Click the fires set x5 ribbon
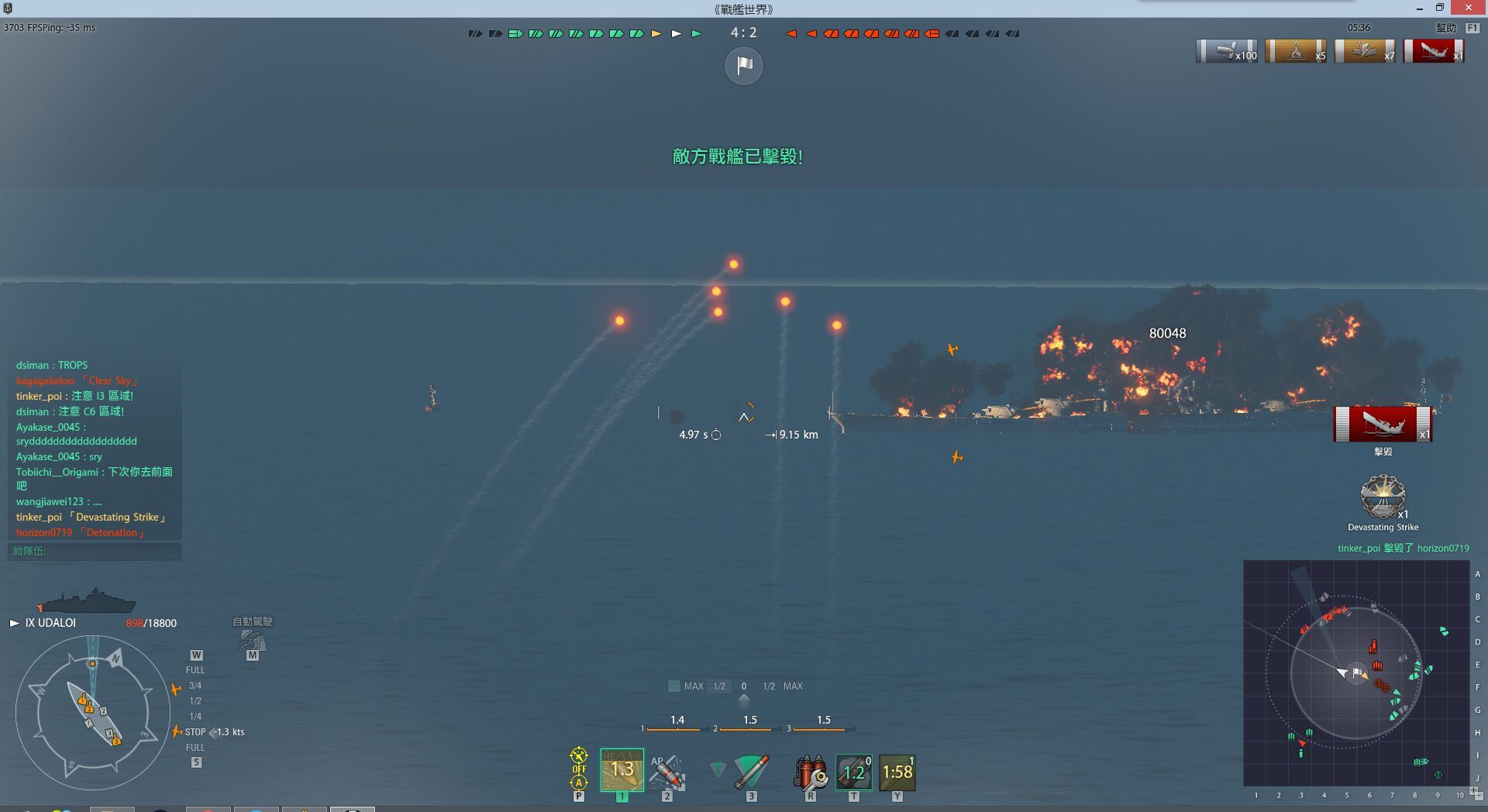This screenshot has width=1488, height=812. (x=1297, y=52)
